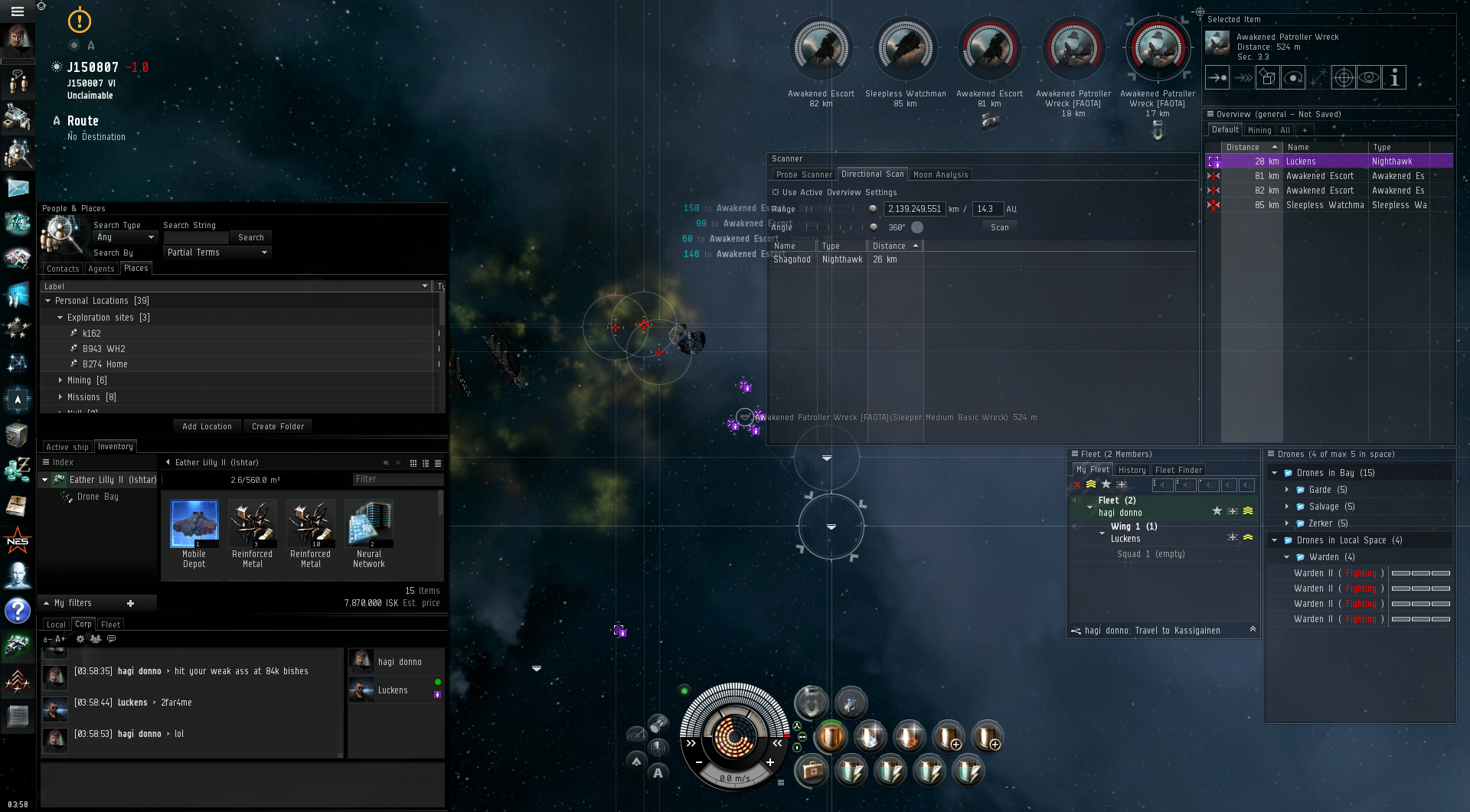Toggle Use Active Overview Settings checkbox
The image size is (1470, 812).
click(x=776, y=193)
